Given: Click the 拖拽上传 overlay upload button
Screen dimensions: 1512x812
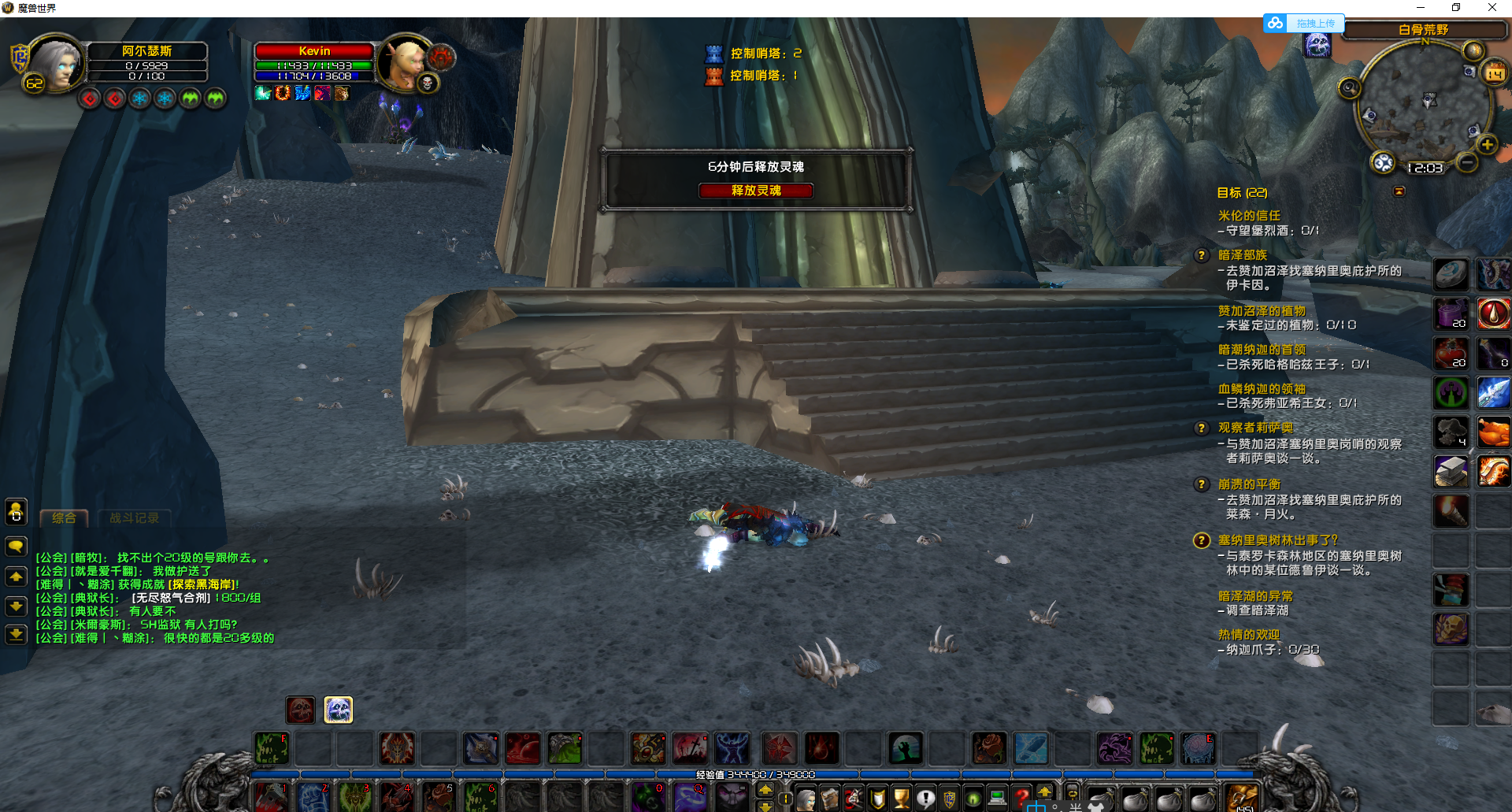Looking at the screenshot, I should click(1315, 24).
